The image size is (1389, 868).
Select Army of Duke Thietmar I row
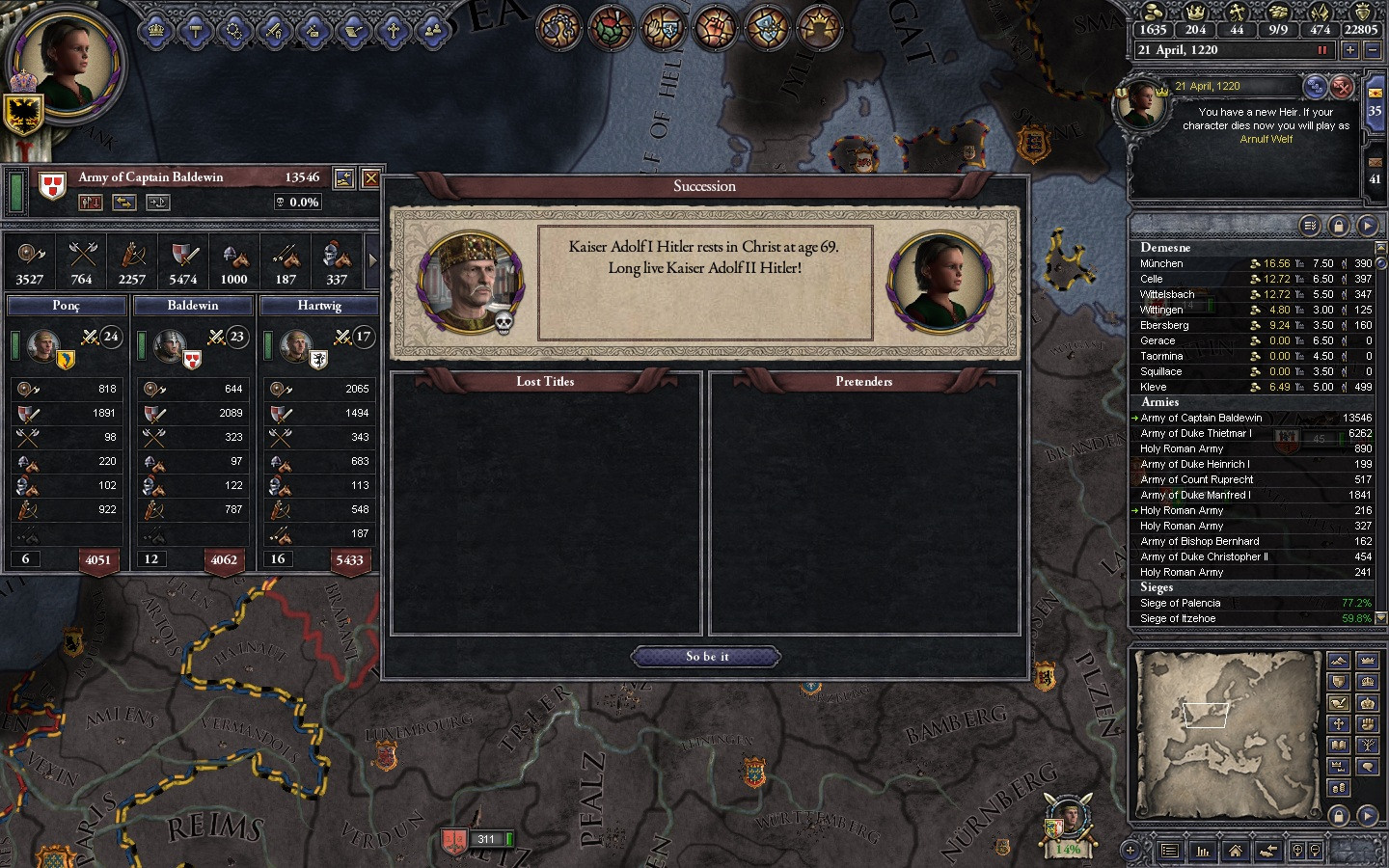pos(1196,433)
